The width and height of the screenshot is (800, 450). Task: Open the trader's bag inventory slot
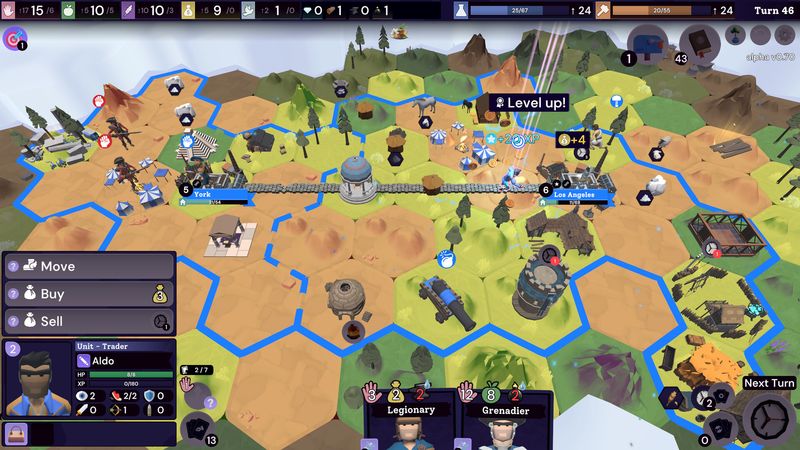(16, 433)
